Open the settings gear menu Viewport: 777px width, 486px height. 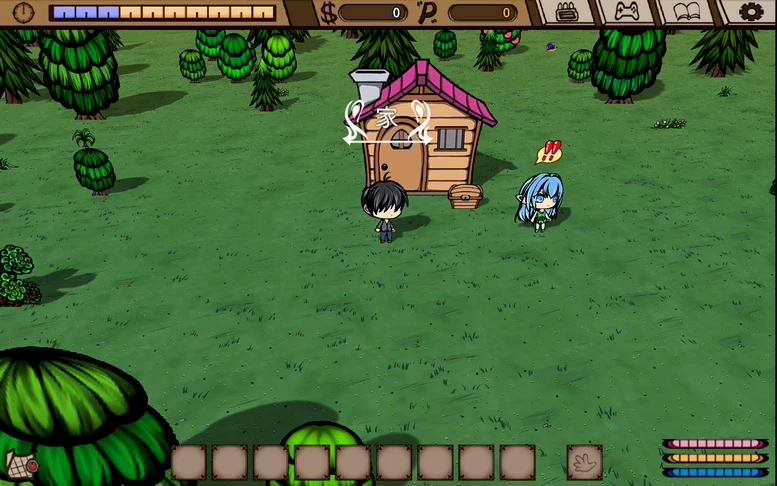[x=750, y=12]
